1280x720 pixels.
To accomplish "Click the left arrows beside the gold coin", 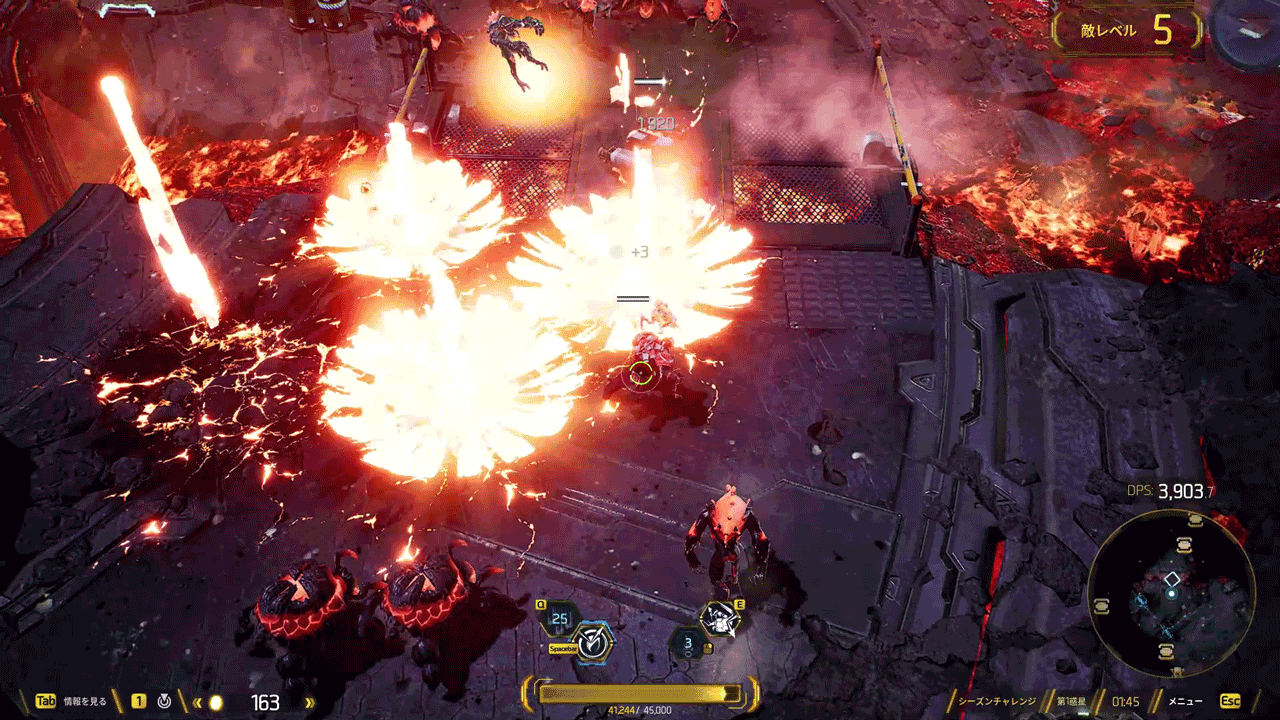I will (x=197, y=703).
